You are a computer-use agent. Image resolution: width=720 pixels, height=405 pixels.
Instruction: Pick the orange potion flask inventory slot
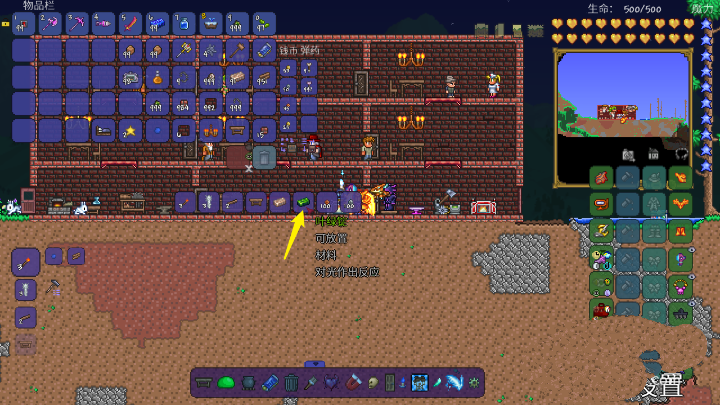(x=157, y=77)
